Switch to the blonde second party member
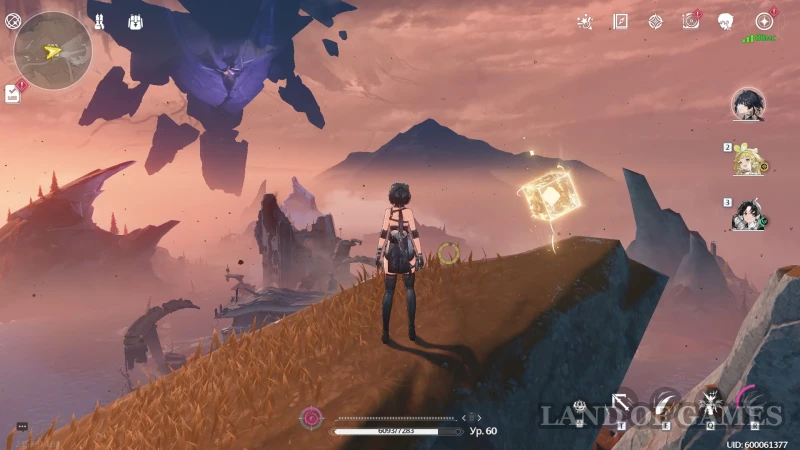The width and height of the screenshot is (800, 450). click(746, 160)
